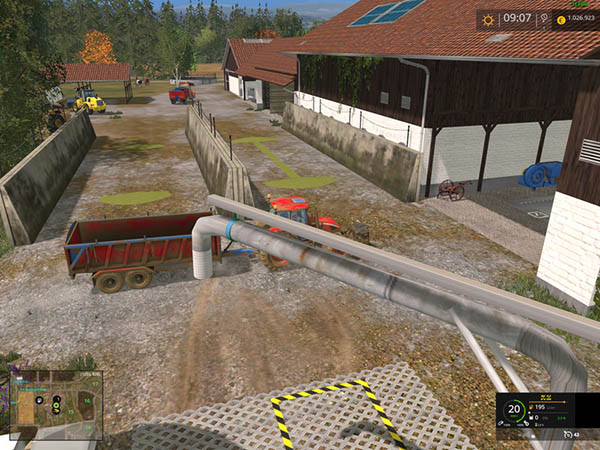Viewport: 600px width, 450px height.
Task: Toggle the cruise control icon
Action: (569, 434)
